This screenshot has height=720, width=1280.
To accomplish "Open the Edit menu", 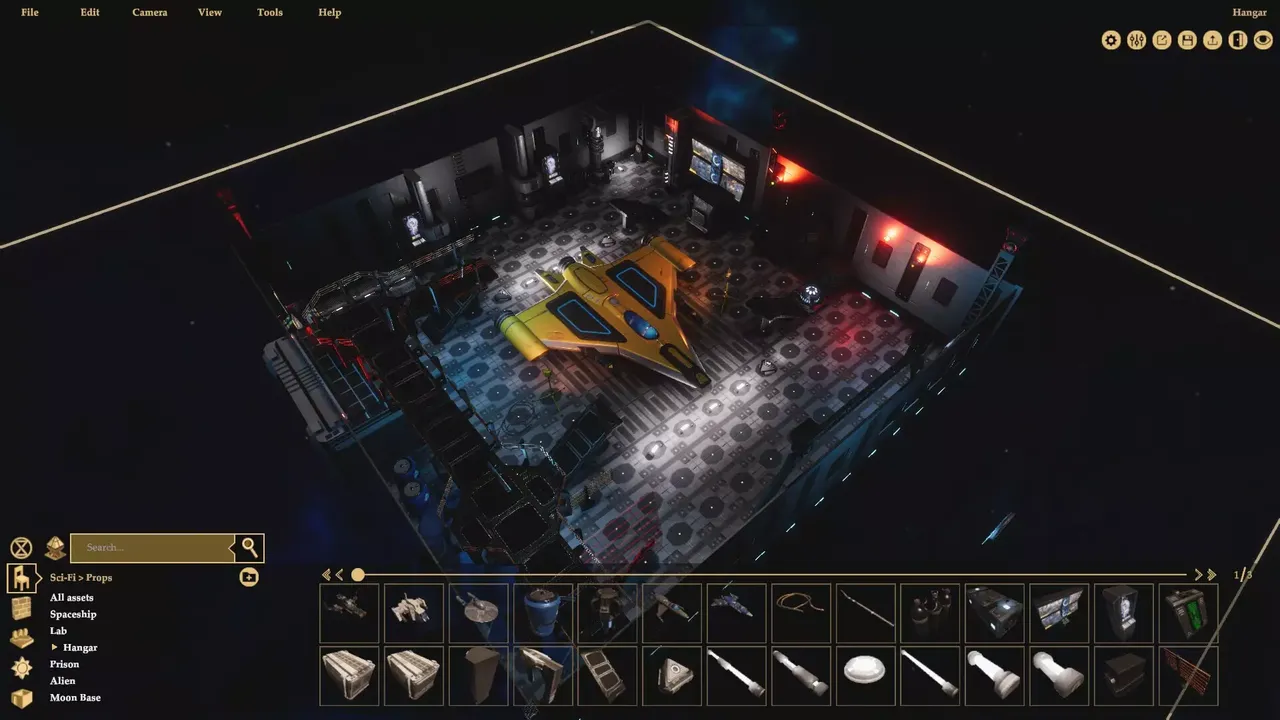I will pyautogui.click(x=89, y=12).
